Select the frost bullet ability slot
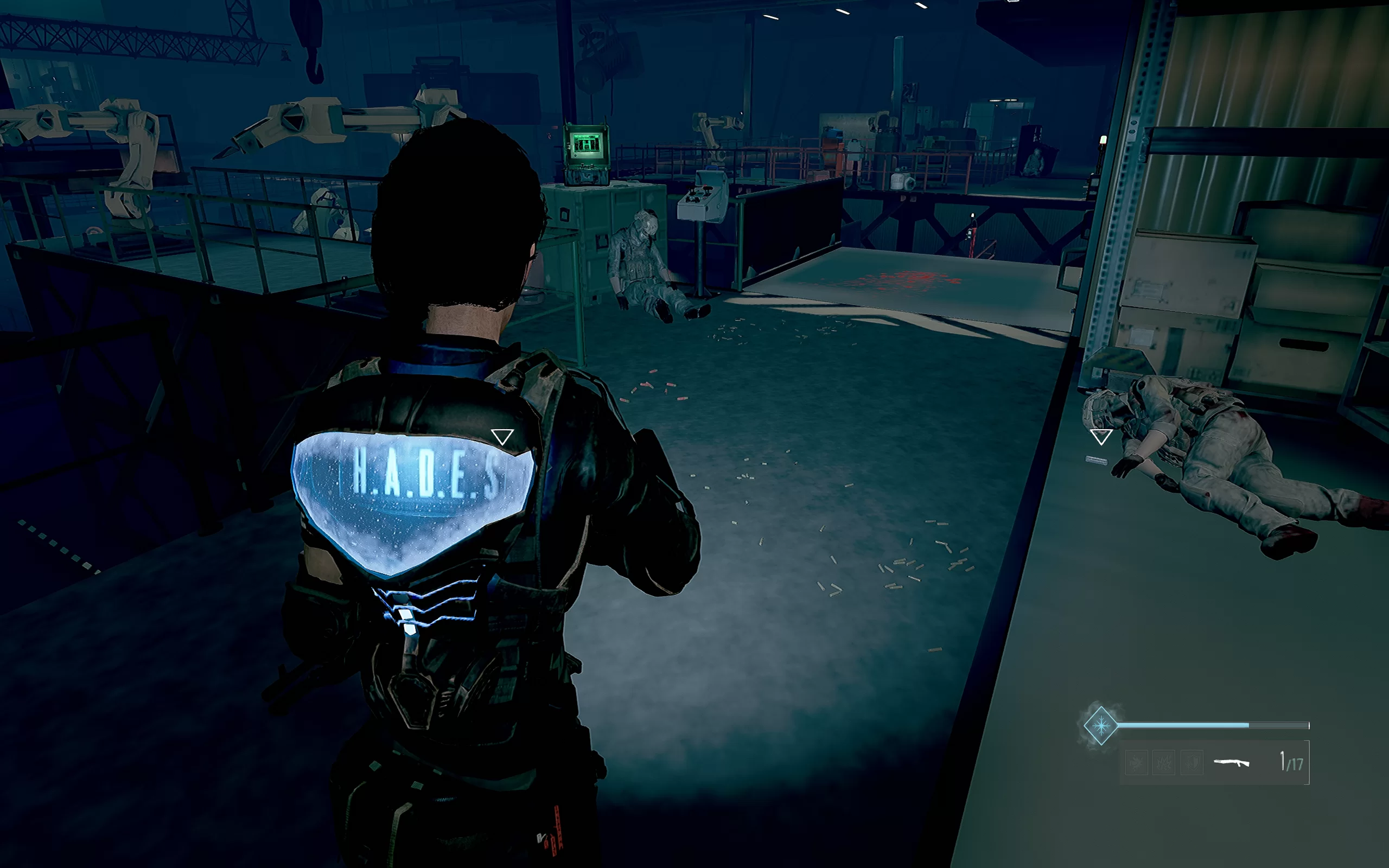This screenshot has height=868, width=1389. tap(1137, 763)
